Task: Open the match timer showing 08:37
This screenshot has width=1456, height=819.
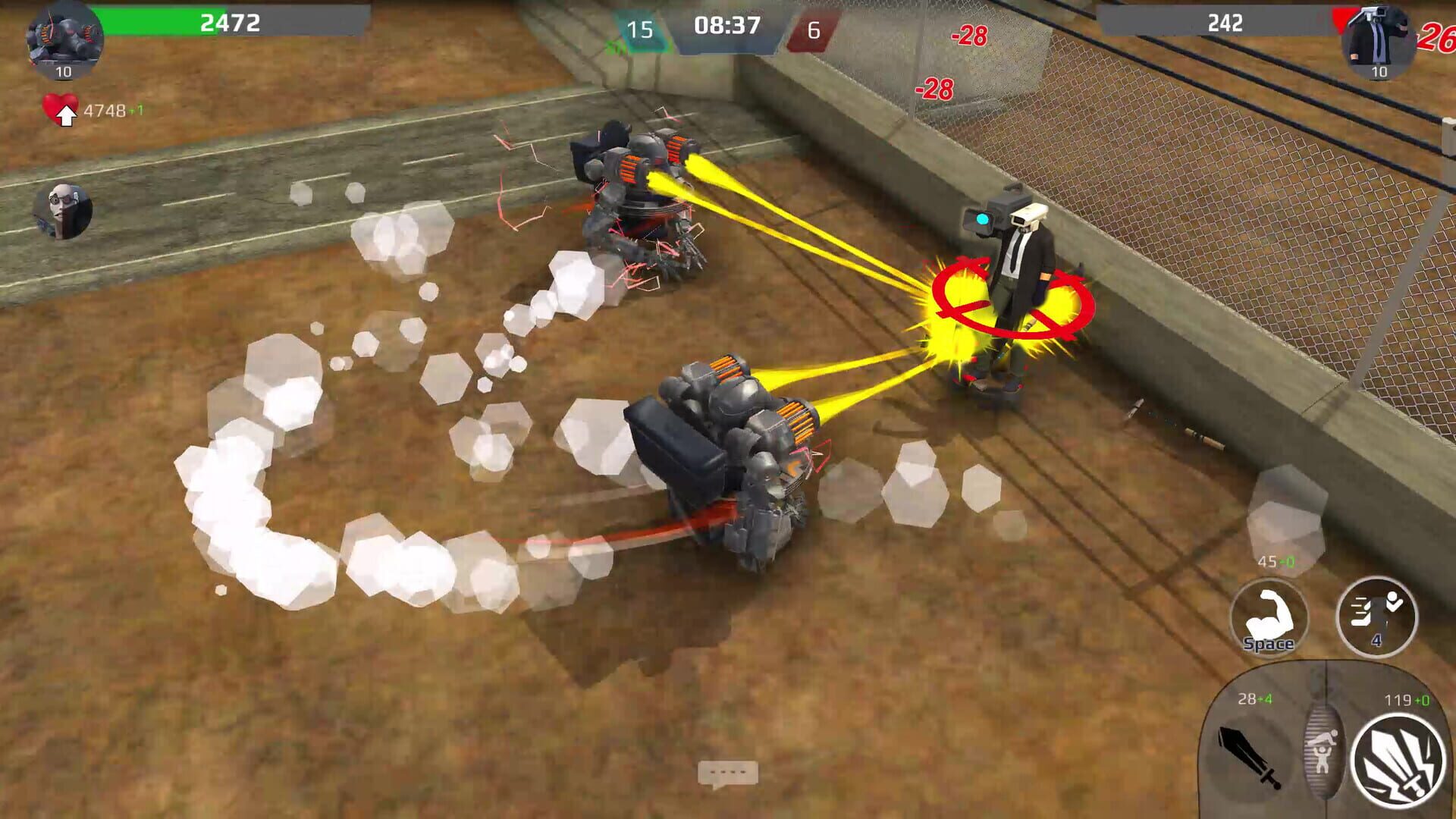Action: (x=726, y=25)
